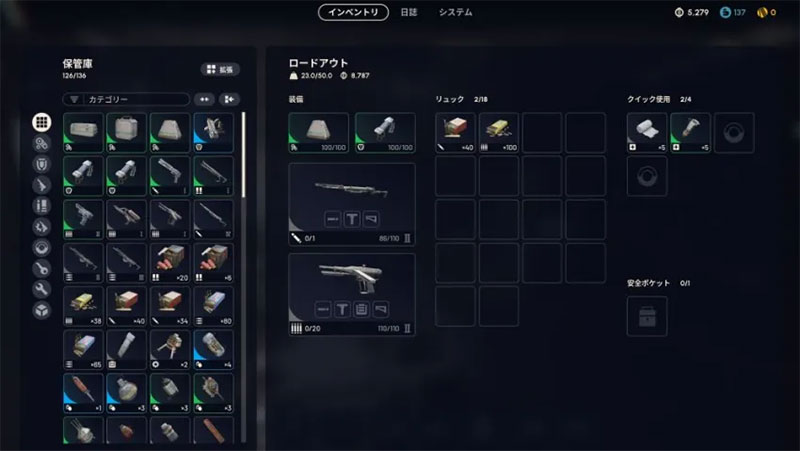
Task: Select the wrench category filter icon
Action: coord(42,290)
